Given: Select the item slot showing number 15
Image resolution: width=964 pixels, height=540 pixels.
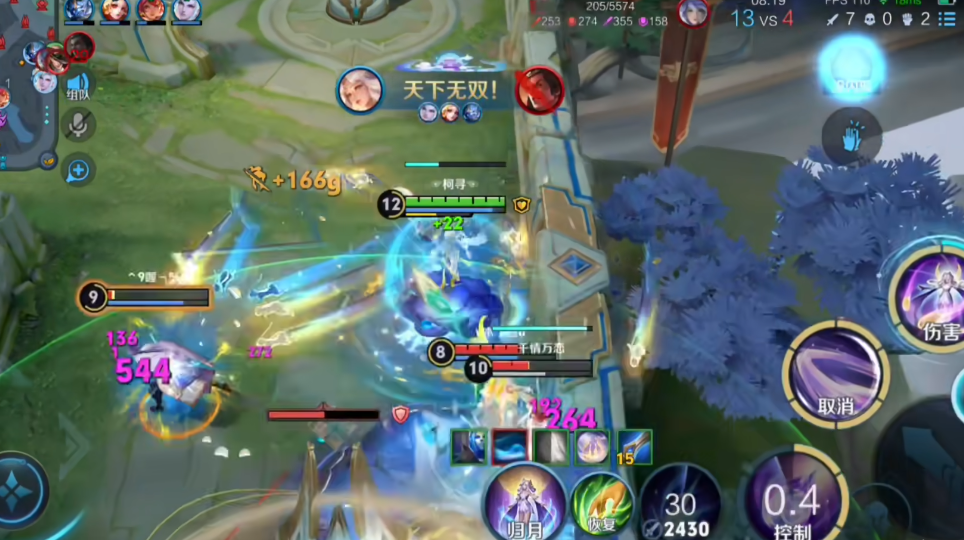Looking at the screenshot, I should pos(634,447).
